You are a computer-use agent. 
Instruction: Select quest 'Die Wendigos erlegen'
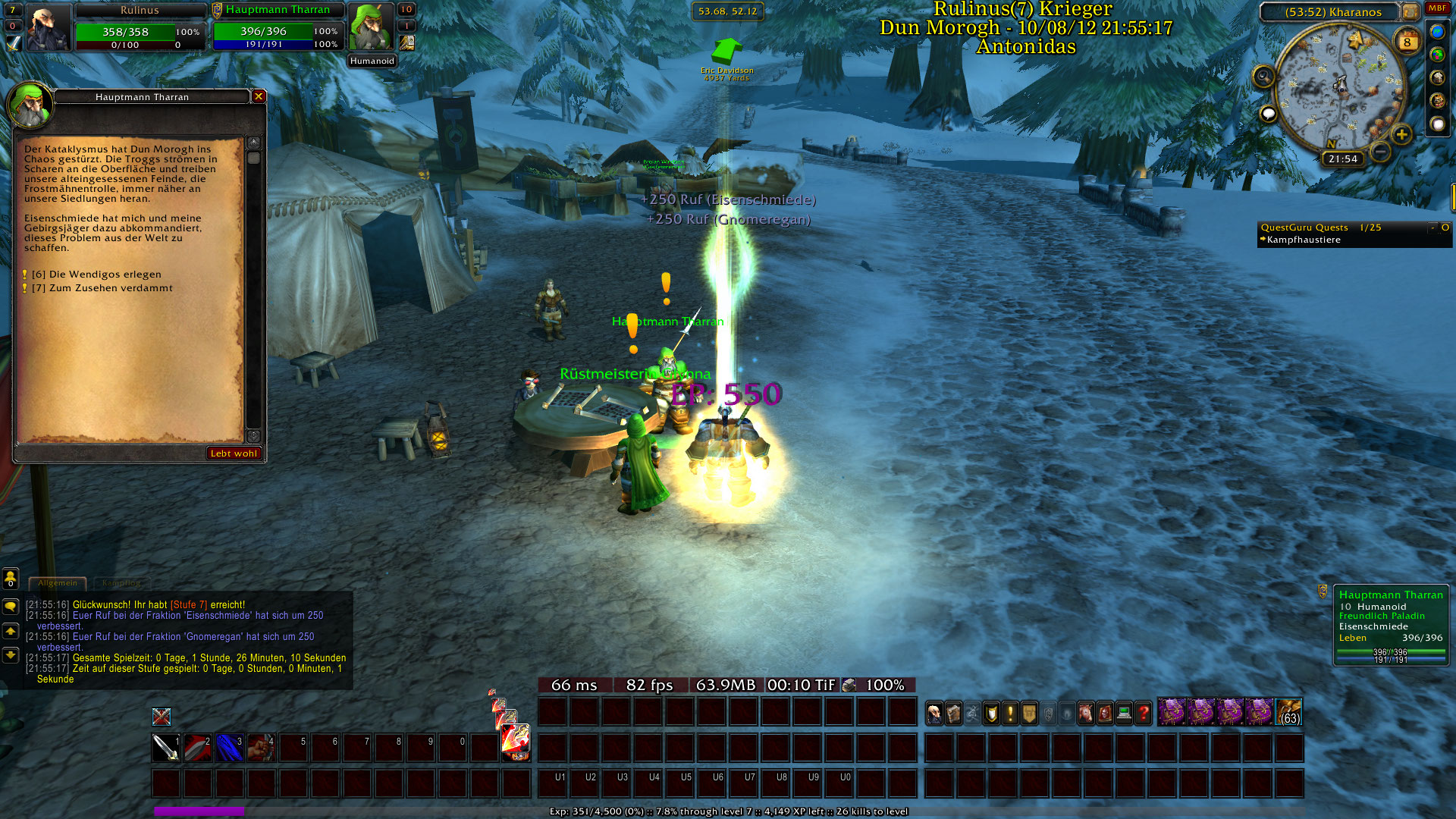coord(96,275)
